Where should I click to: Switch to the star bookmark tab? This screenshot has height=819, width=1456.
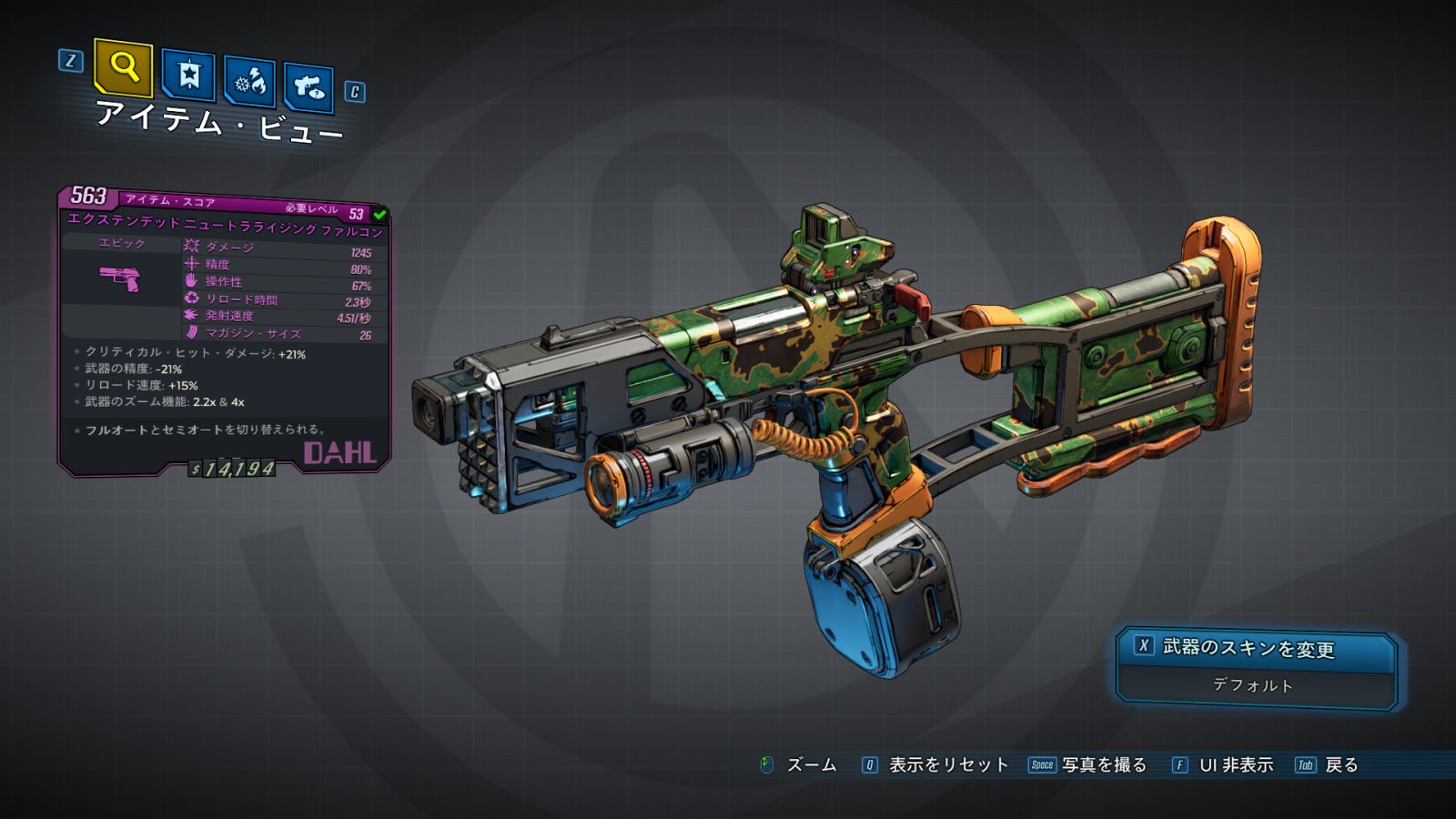[188, 75]
